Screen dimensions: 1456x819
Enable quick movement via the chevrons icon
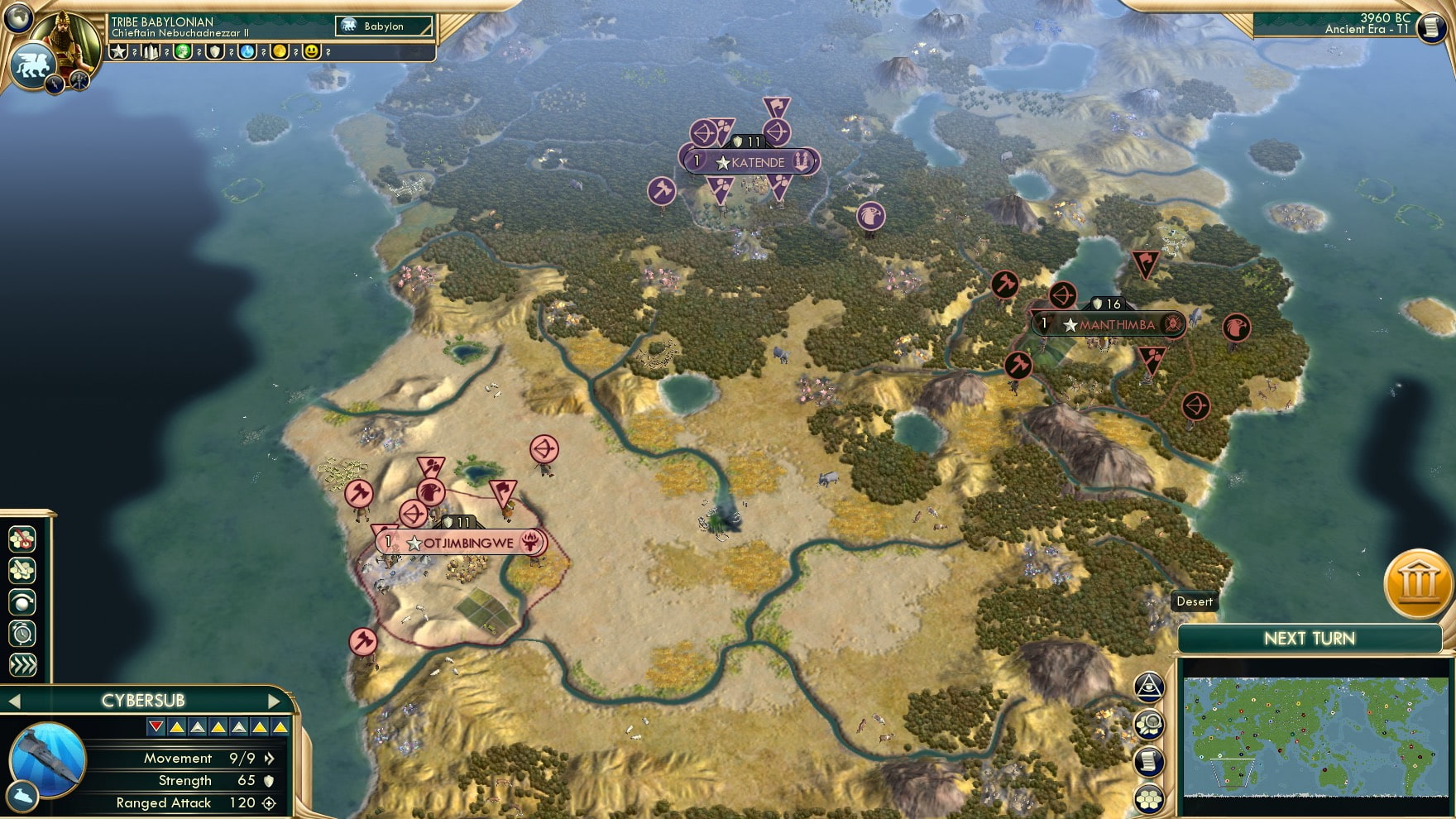click(x=21, y=660)
